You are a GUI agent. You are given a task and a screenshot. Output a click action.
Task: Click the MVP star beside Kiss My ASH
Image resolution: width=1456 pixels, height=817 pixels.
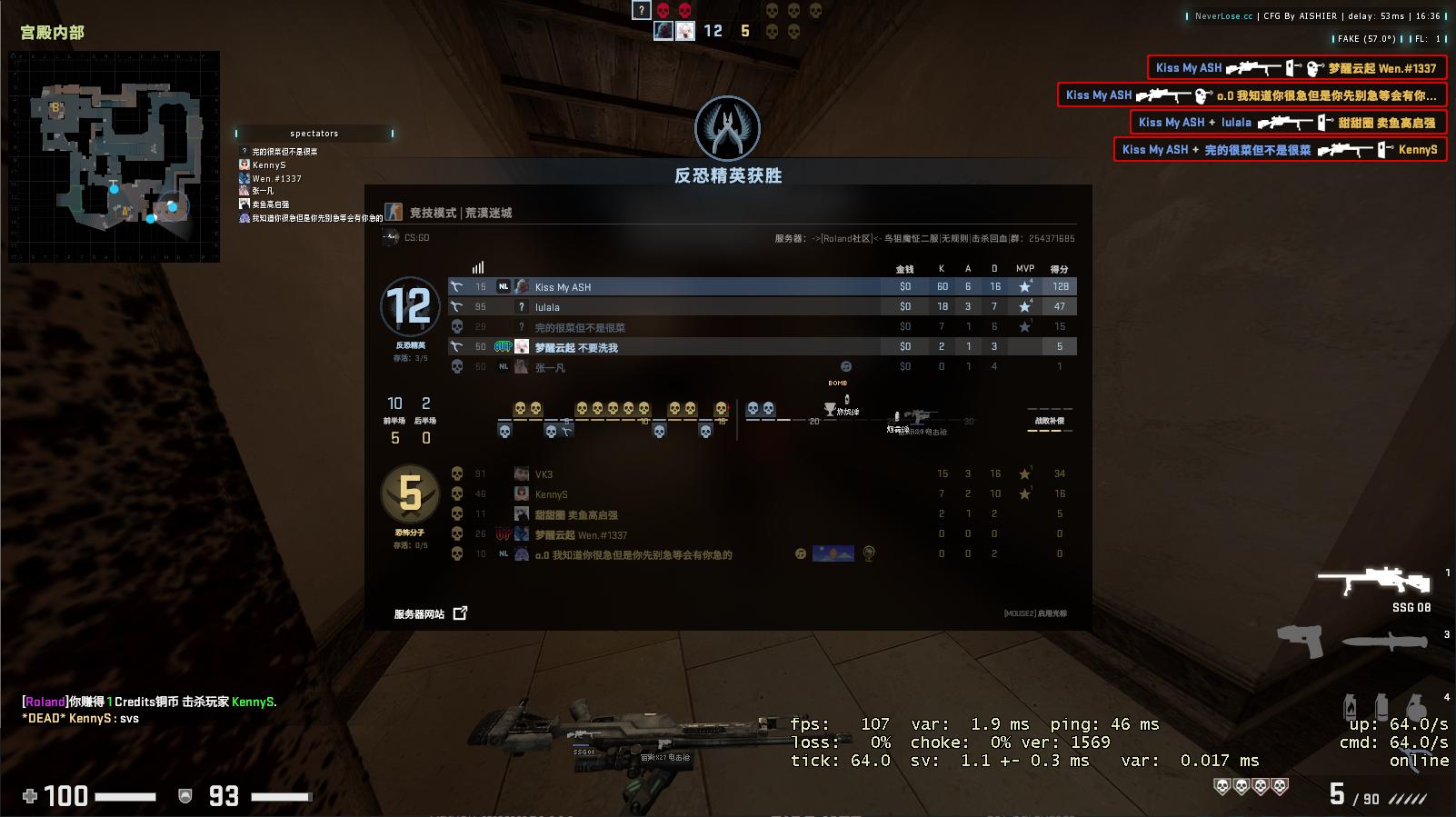(1025, 286)
